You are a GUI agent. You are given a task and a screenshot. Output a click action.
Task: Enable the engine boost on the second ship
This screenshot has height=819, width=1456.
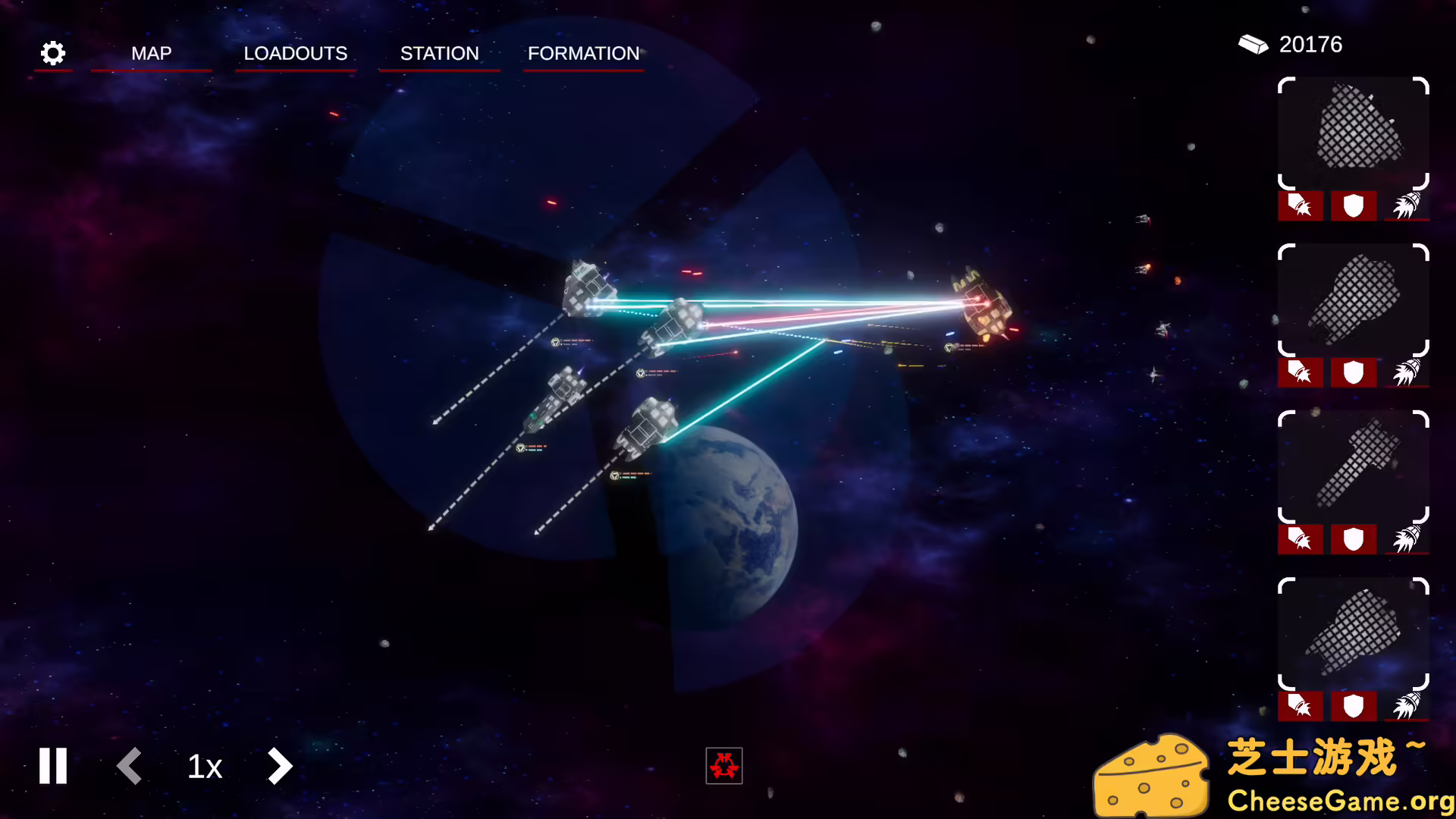[1407, 372]
